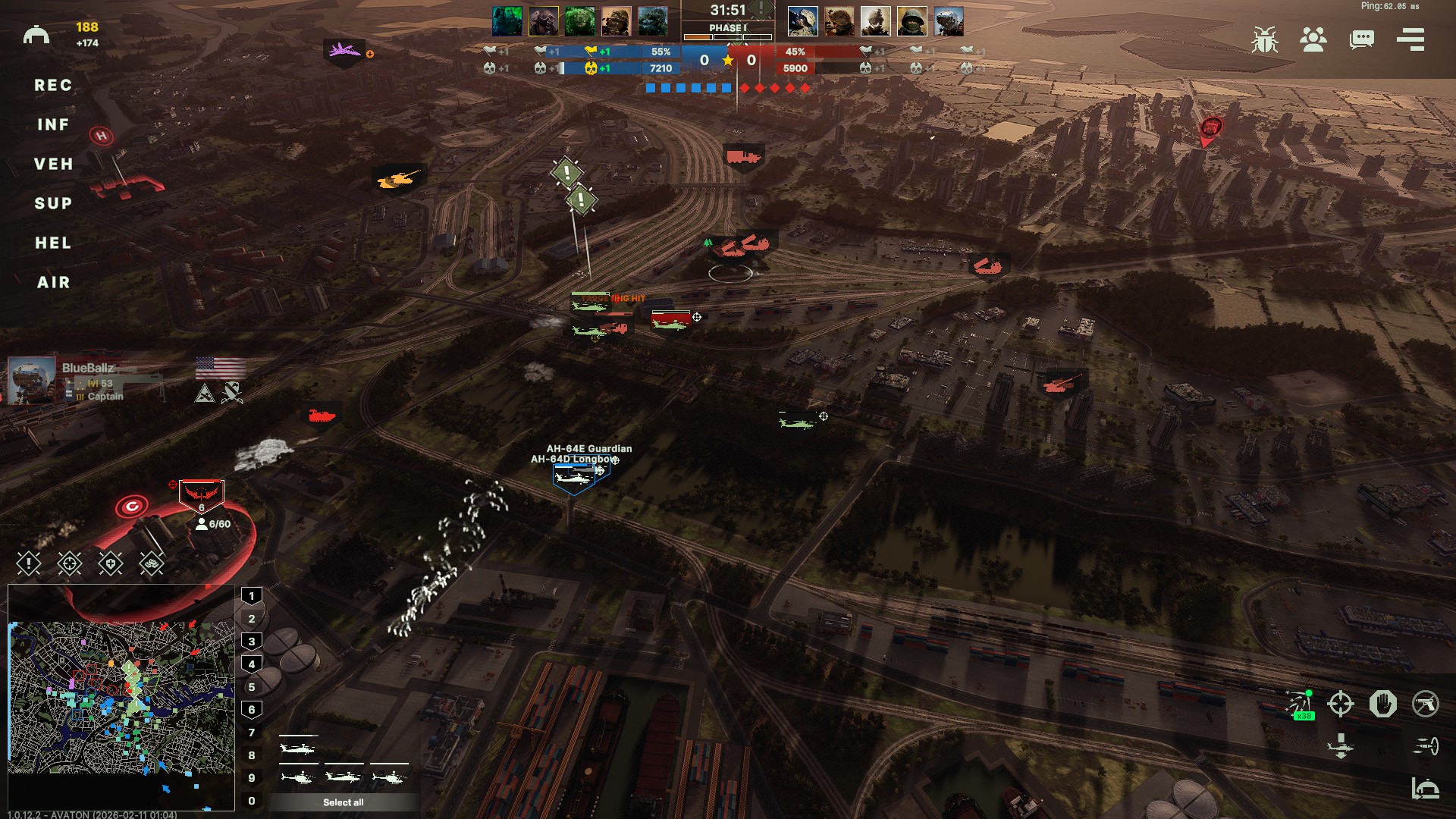Open the REC unit category
The width and height of the screenshot is (1456, 819).
(x=53, y=86)
